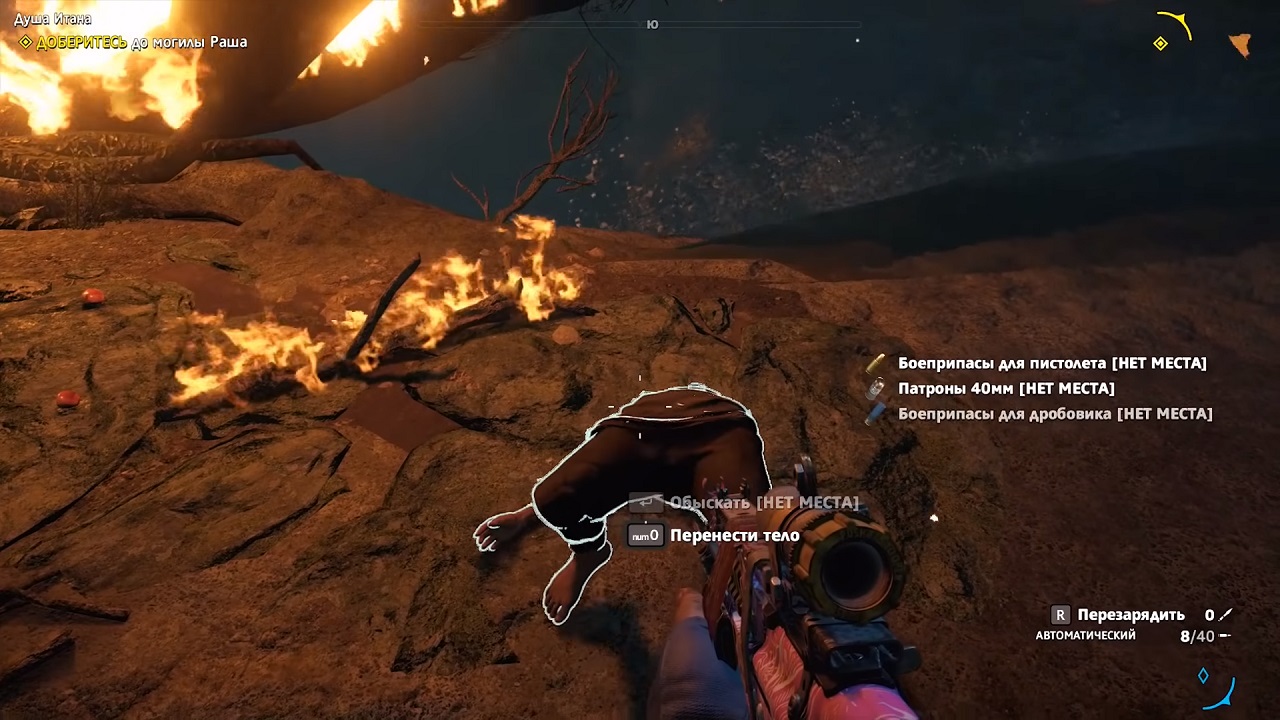Click the blue diamond indicator icon
Screen dimensions: 1280x720
click(x=1204, y=676)
